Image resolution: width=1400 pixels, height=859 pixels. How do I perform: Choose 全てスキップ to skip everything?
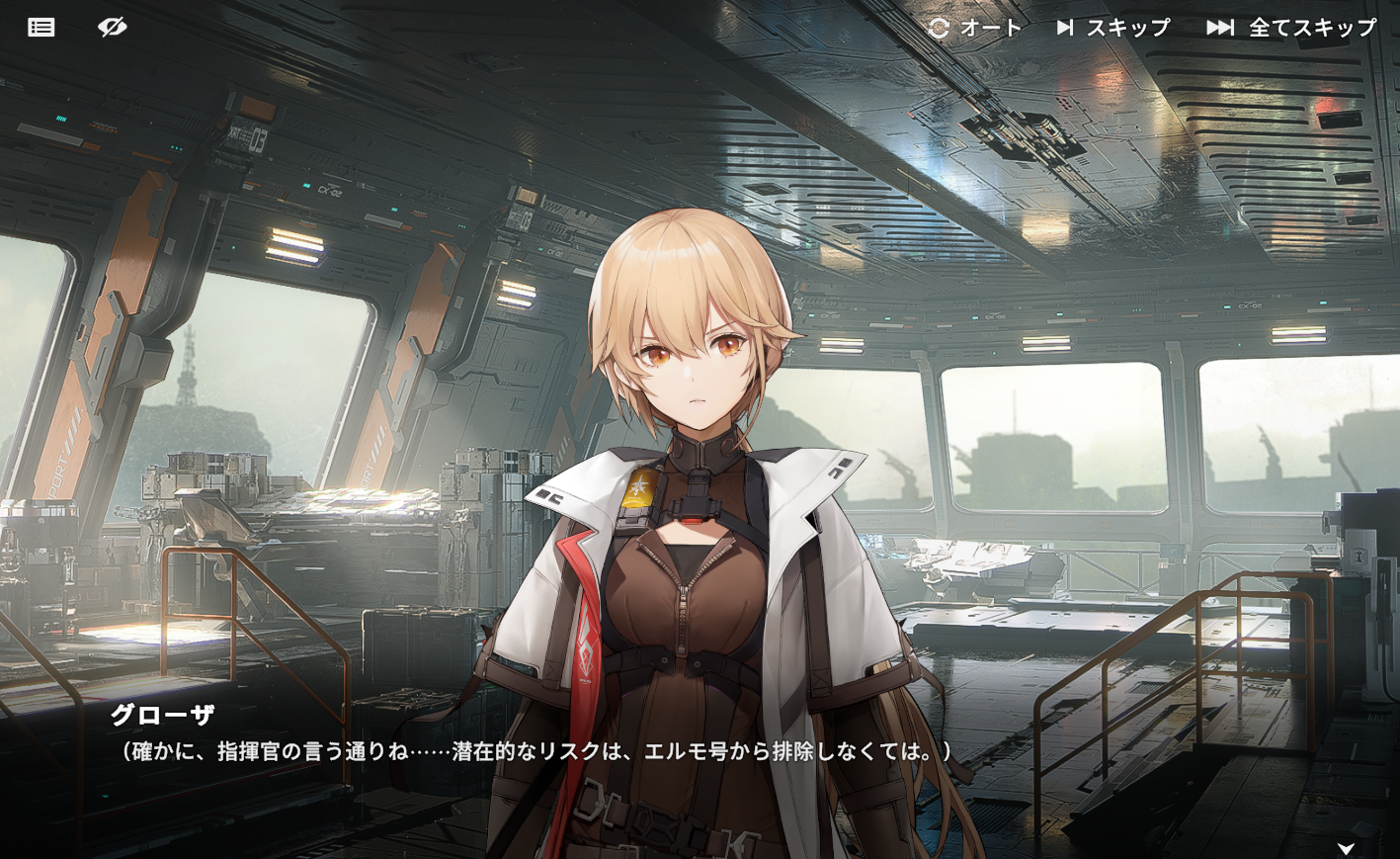pyautogui.click(x=1291, y=28)
